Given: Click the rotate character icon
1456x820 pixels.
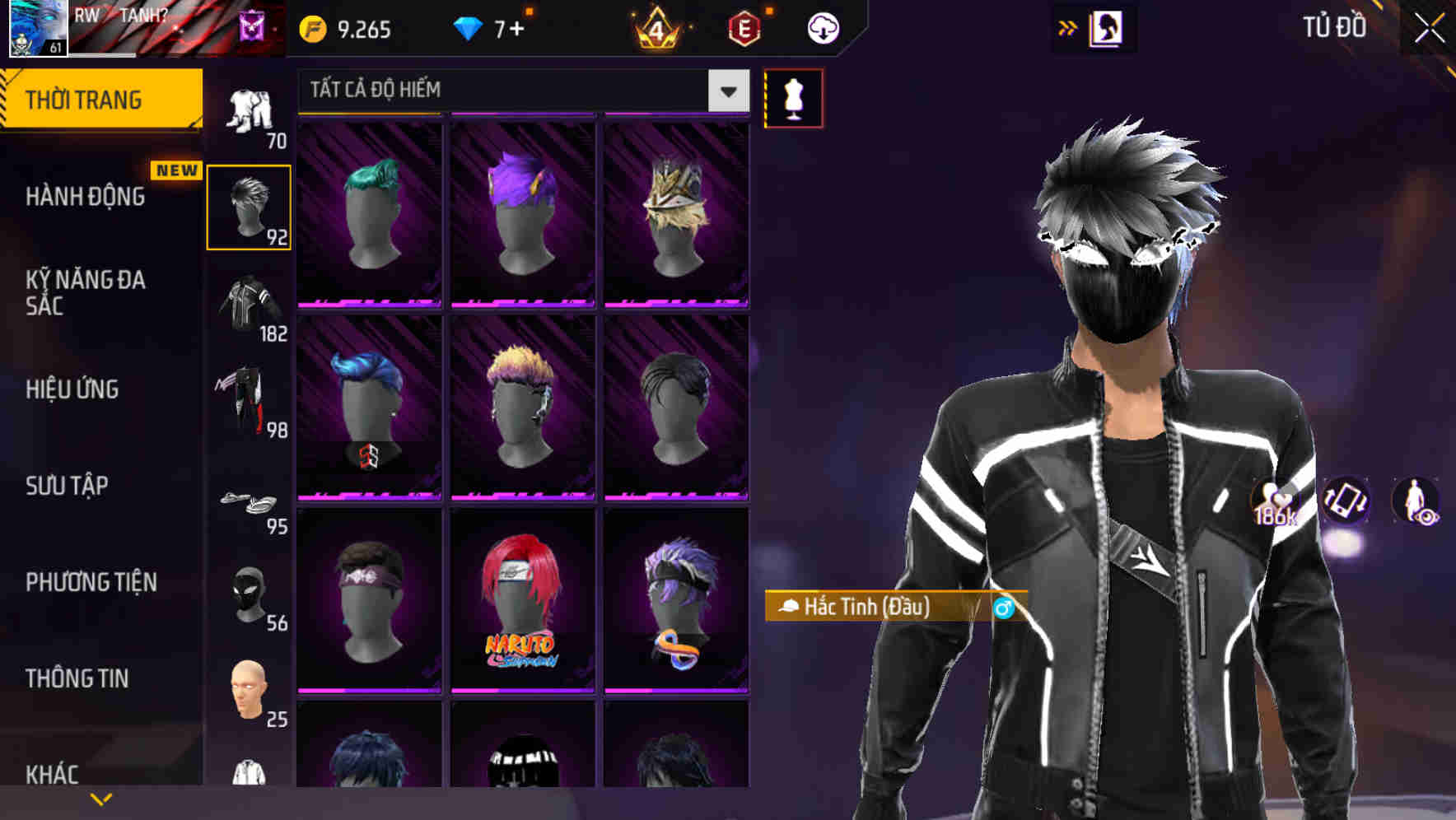Looking at the screenshot, I should [x=1344, y=502].
